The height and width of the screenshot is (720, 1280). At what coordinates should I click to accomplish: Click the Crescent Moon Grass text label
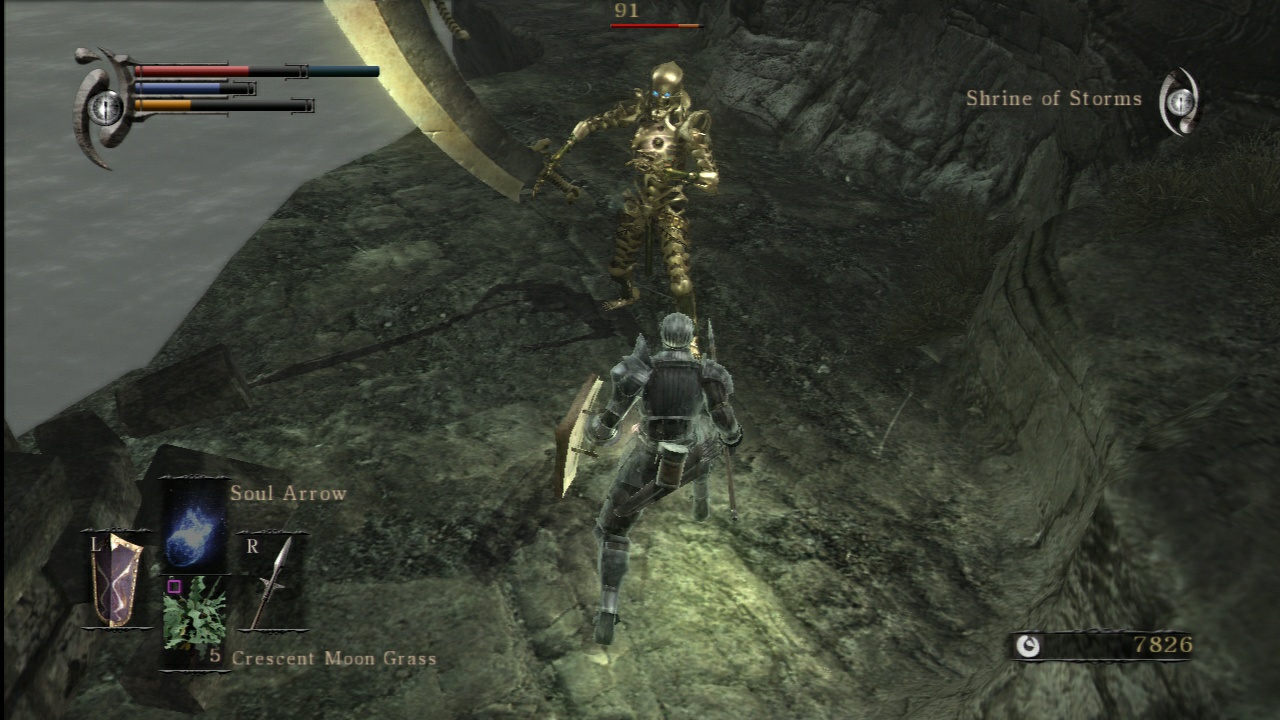tap(334, 658)
